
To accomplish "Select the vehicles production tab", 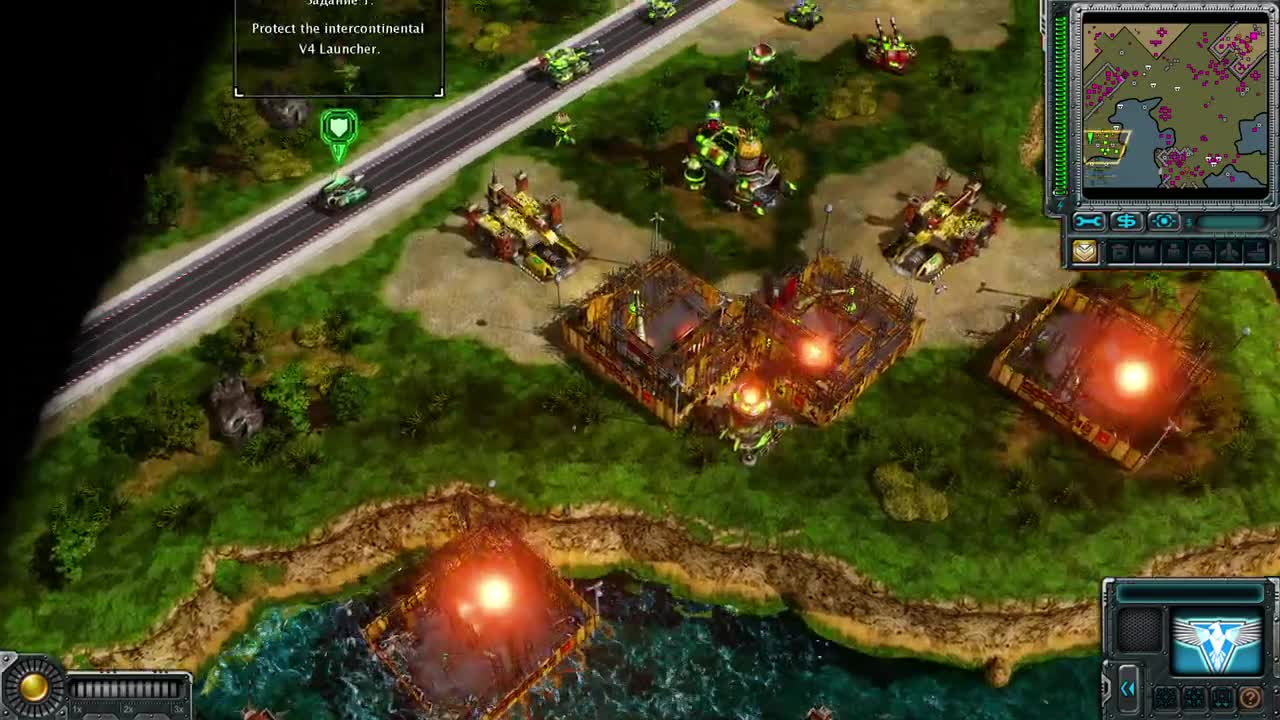I will (x=1200, y=249).
